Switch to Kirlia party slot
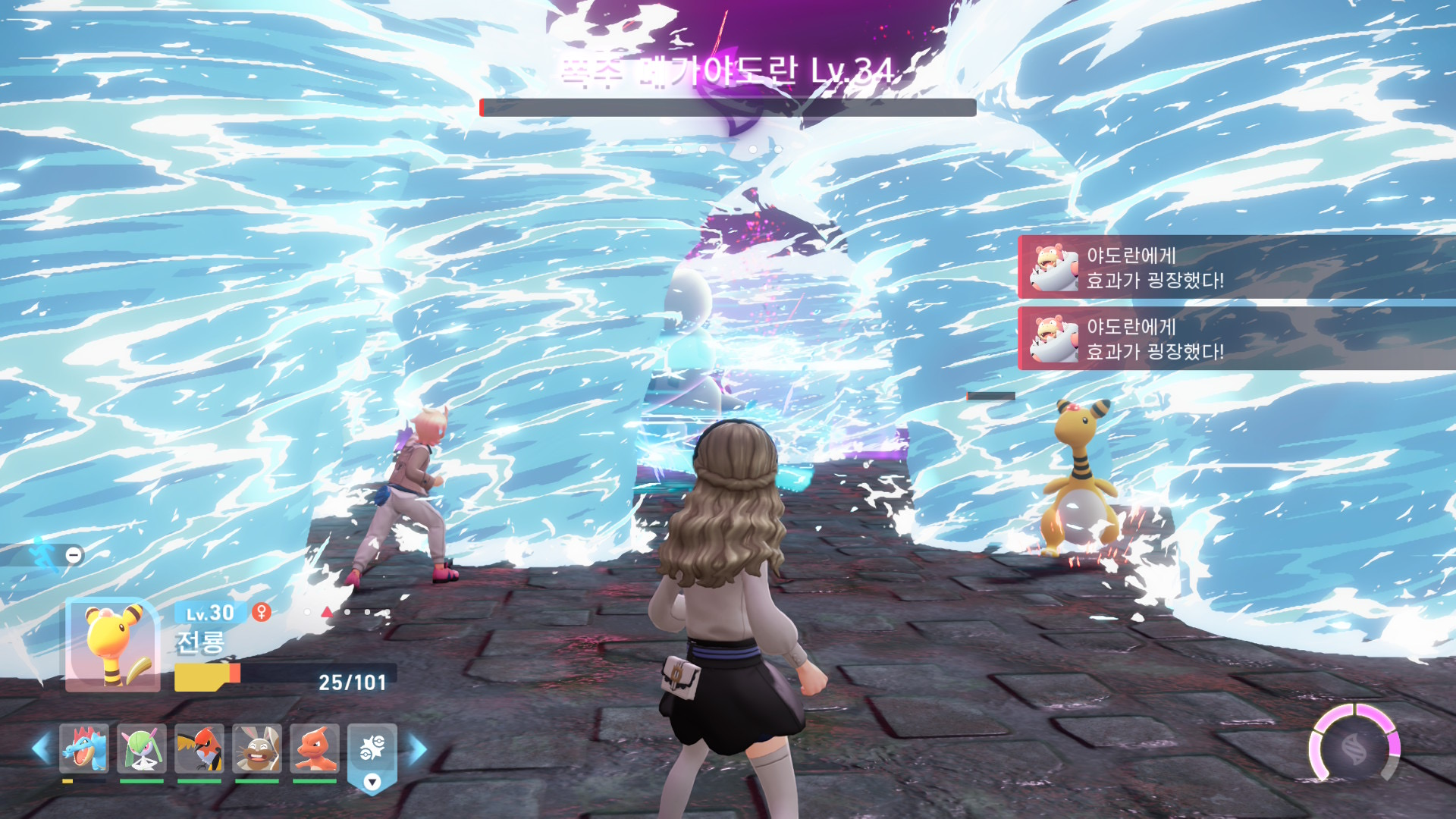Screen dimensions: 1456x819 [142, 748]
